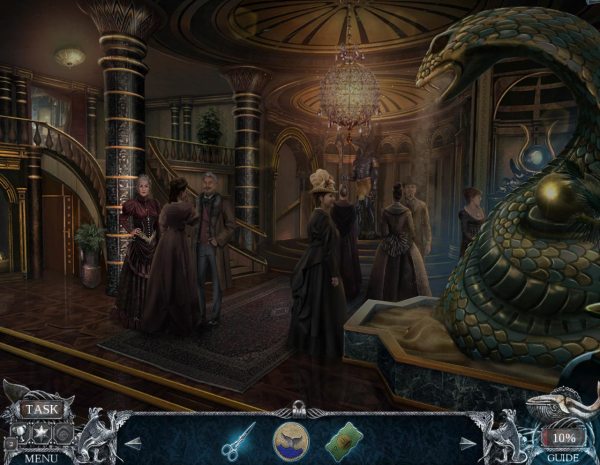Screen dimensions: 600x465
Task: Pick the whale tail medallion item
Action: coord(292,439)
